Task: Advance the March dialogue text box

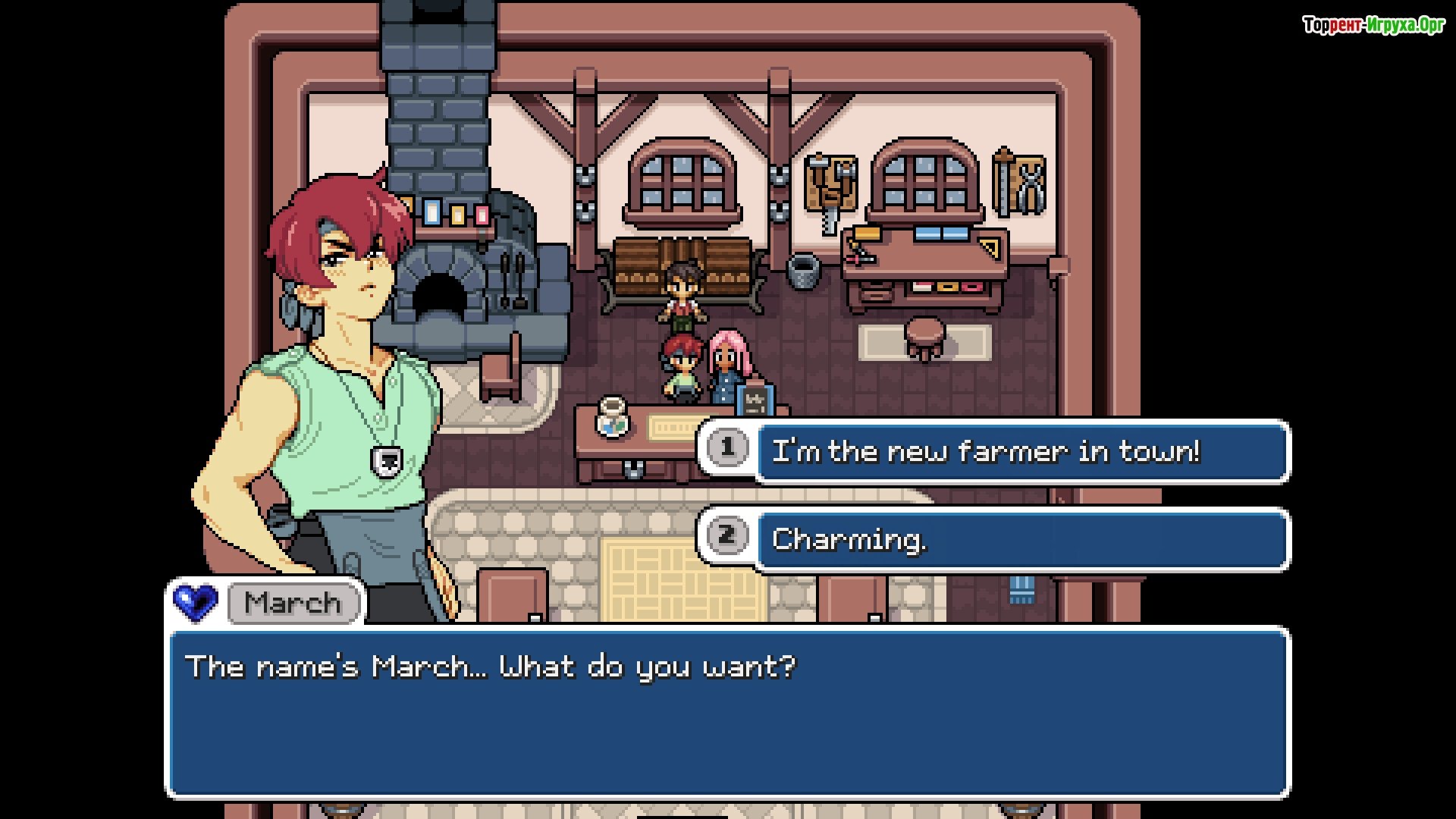Action: pos(728,711)
